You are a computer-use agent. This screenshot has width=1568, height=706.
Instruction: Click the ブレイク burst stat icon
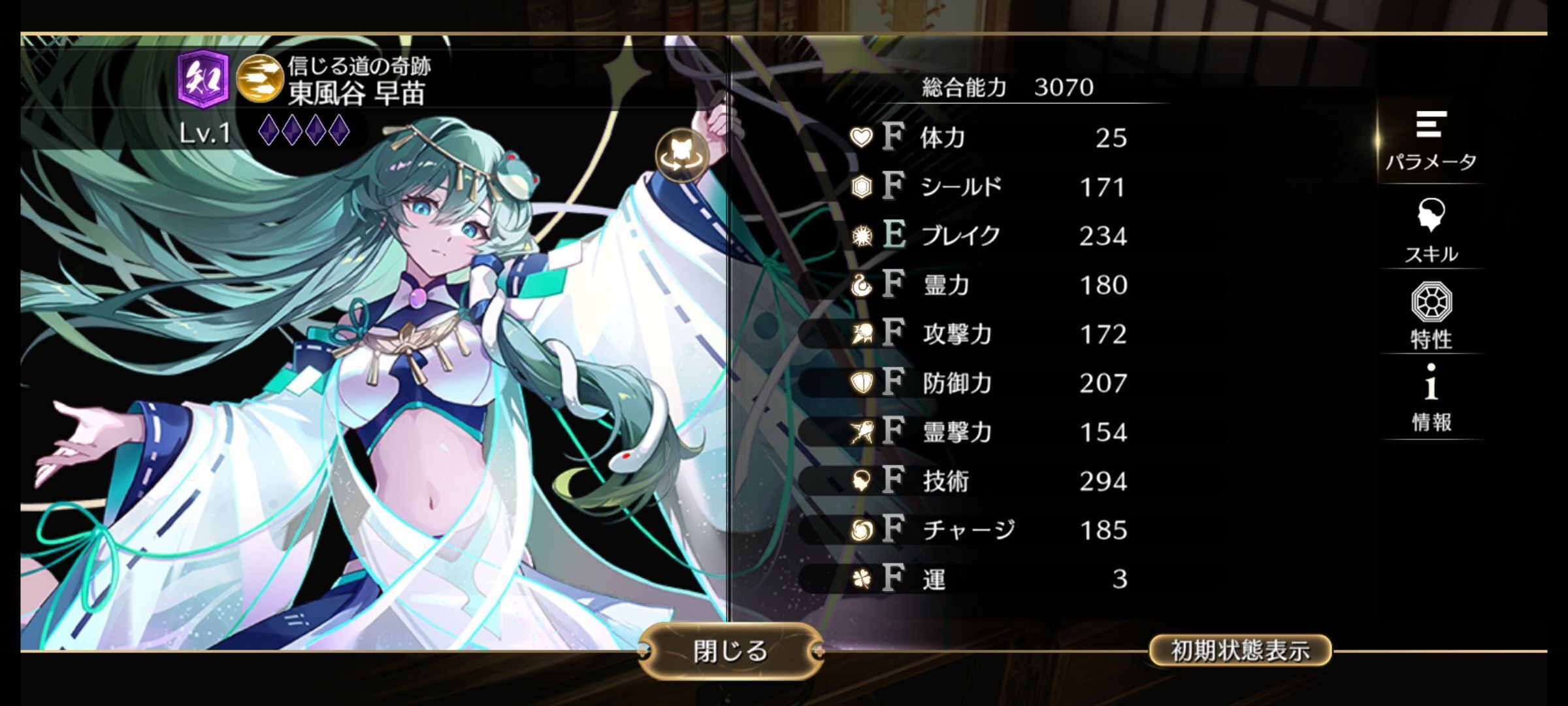pos(862,237)
